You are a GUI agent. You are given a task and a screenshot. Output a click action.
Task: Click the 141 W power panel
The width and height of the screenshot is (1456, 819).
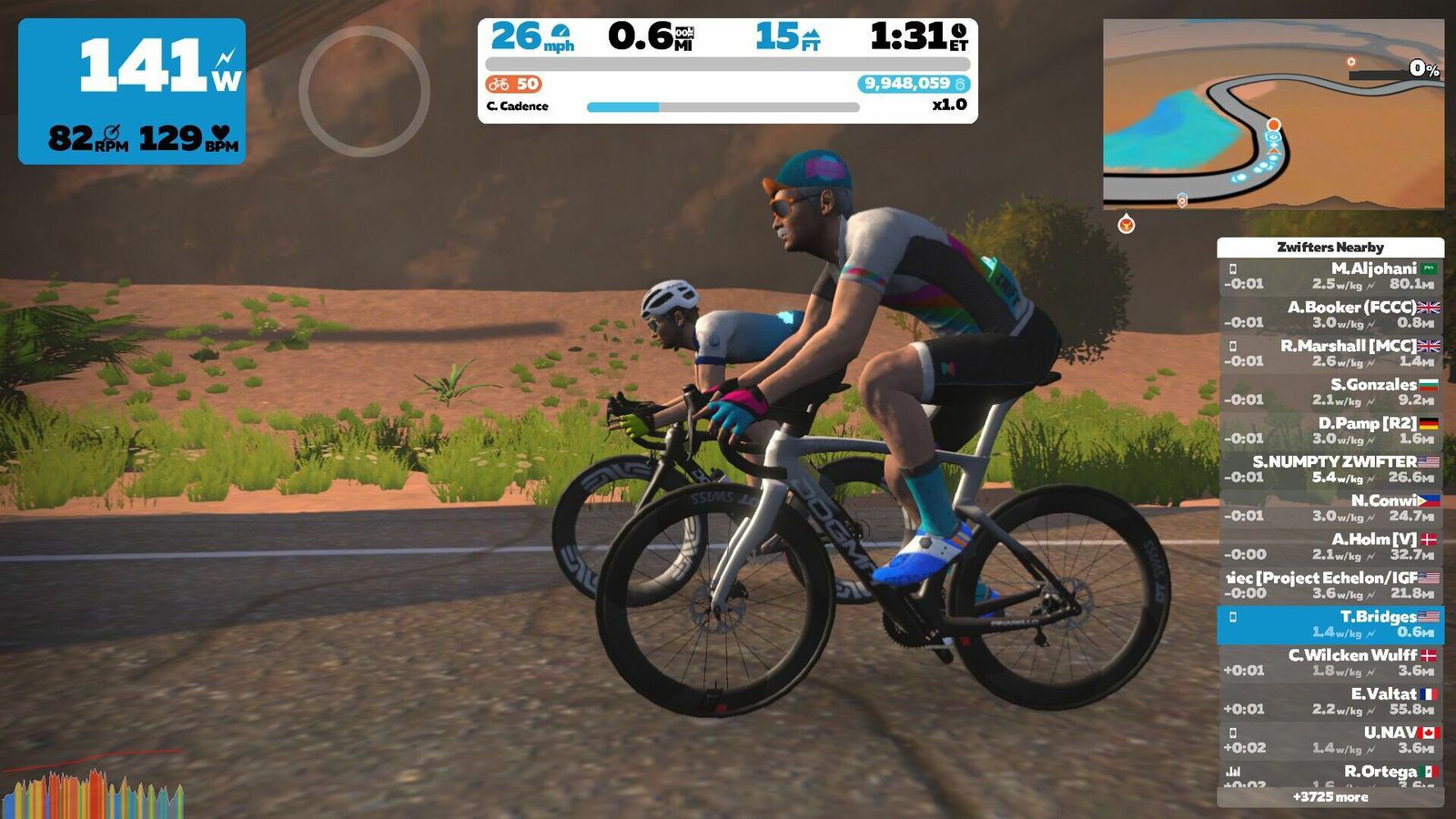point(132,91)
